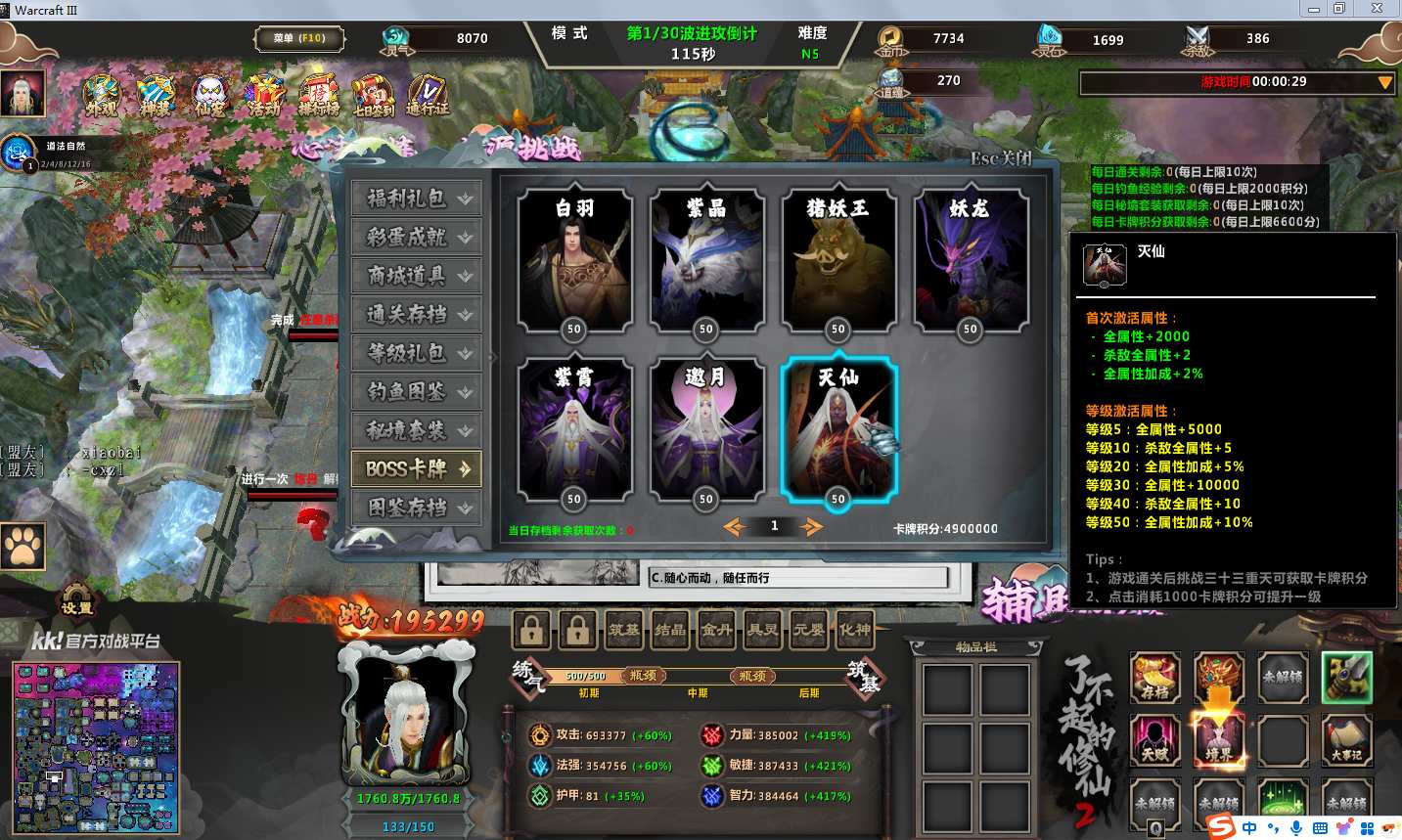Viewport: 1402px width, 840px height.
Task: Close the Warcraft III window
Action: 1377,9
